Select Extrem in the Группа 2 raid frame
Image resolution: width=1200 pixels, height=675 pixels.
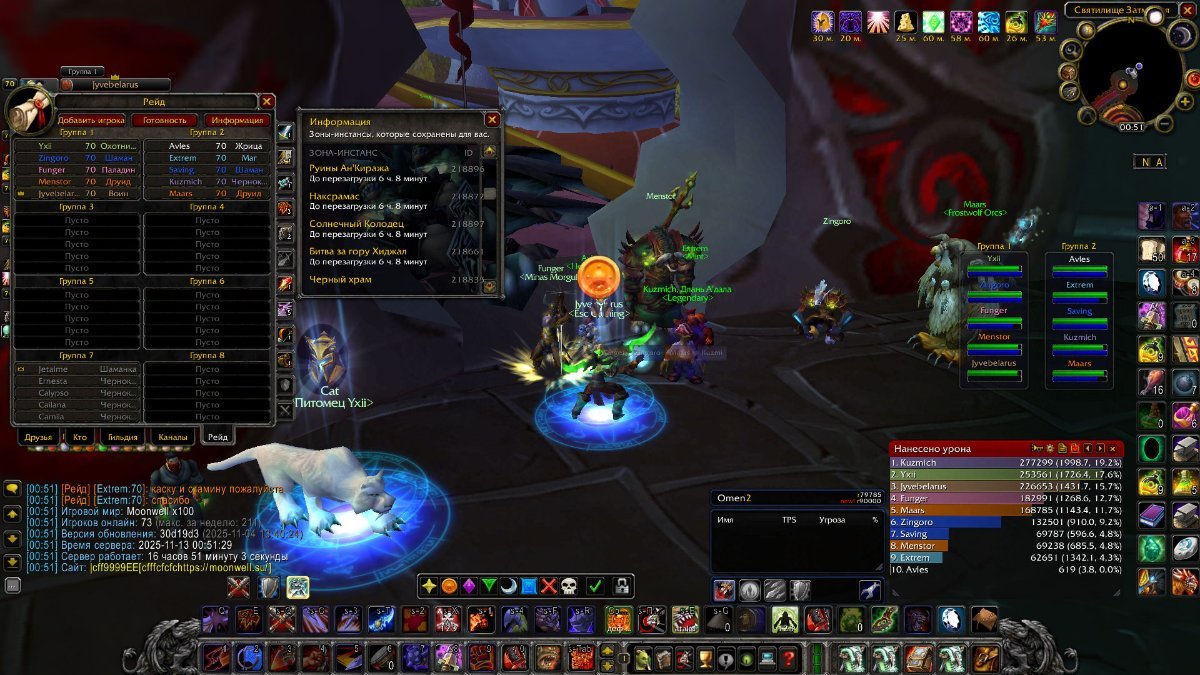1079,285
